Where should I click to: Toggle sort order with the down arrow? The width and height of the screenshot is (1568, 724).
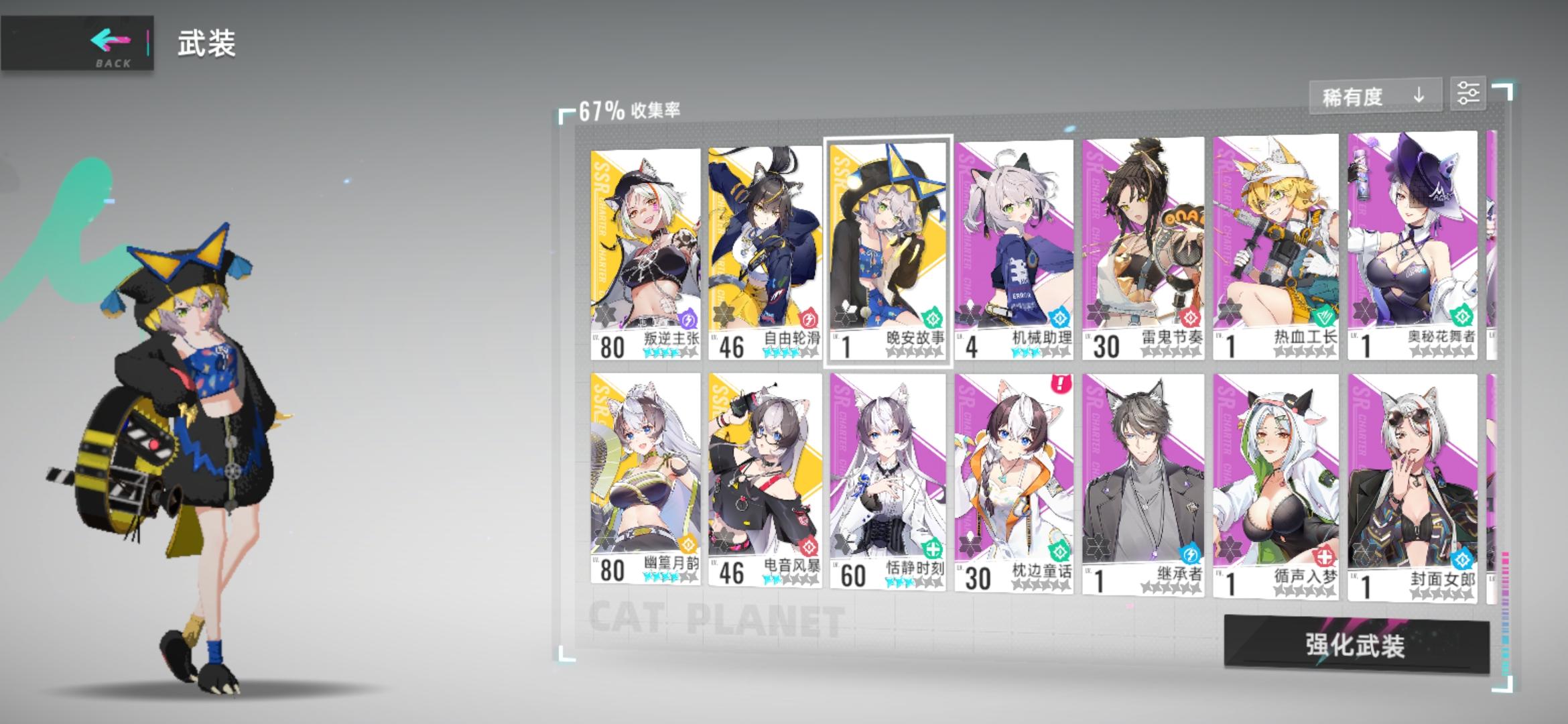tap(1419, 95)
